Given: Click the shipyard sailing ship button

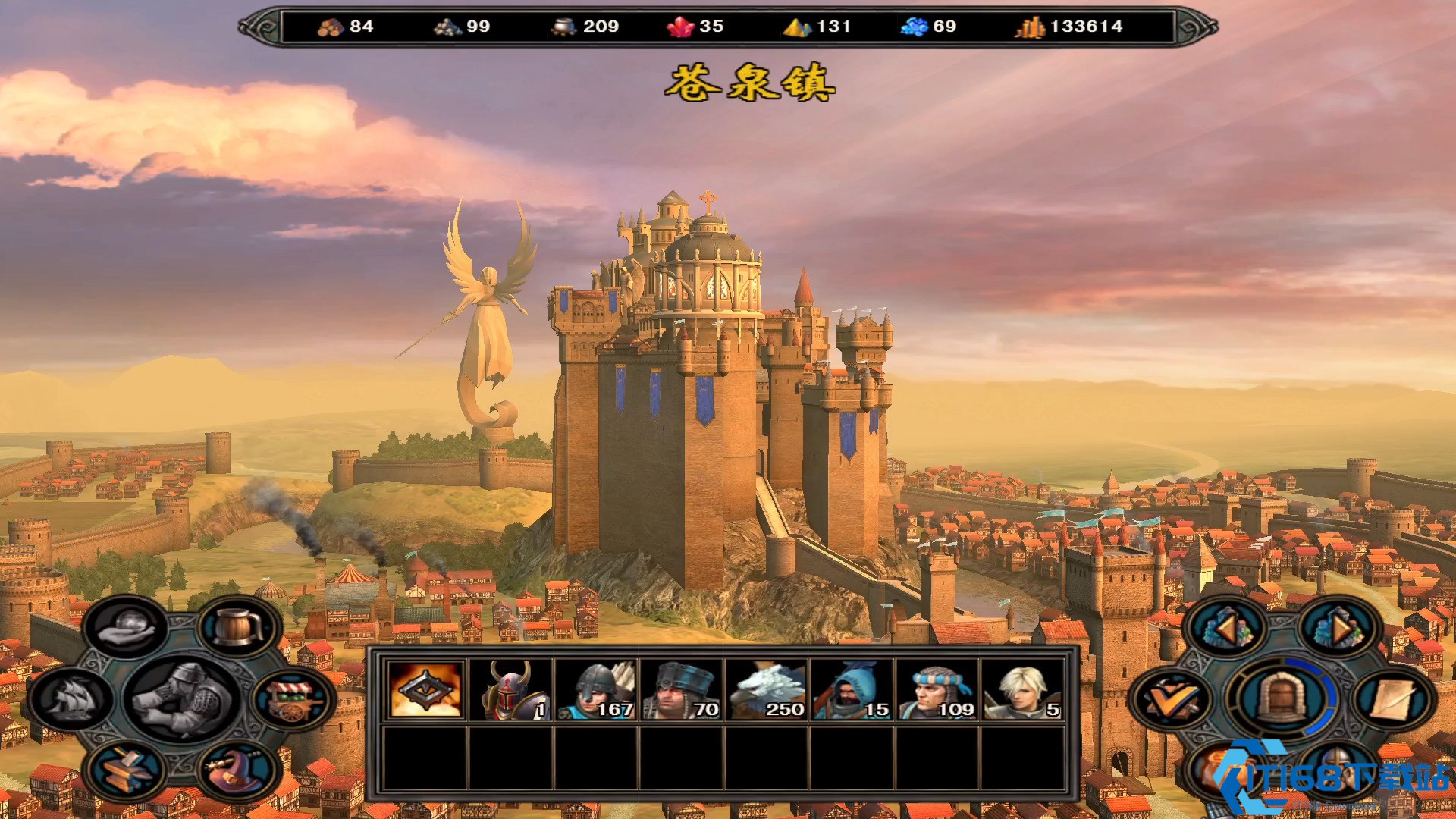Looking at the screenshot, I should click(72, 698).
